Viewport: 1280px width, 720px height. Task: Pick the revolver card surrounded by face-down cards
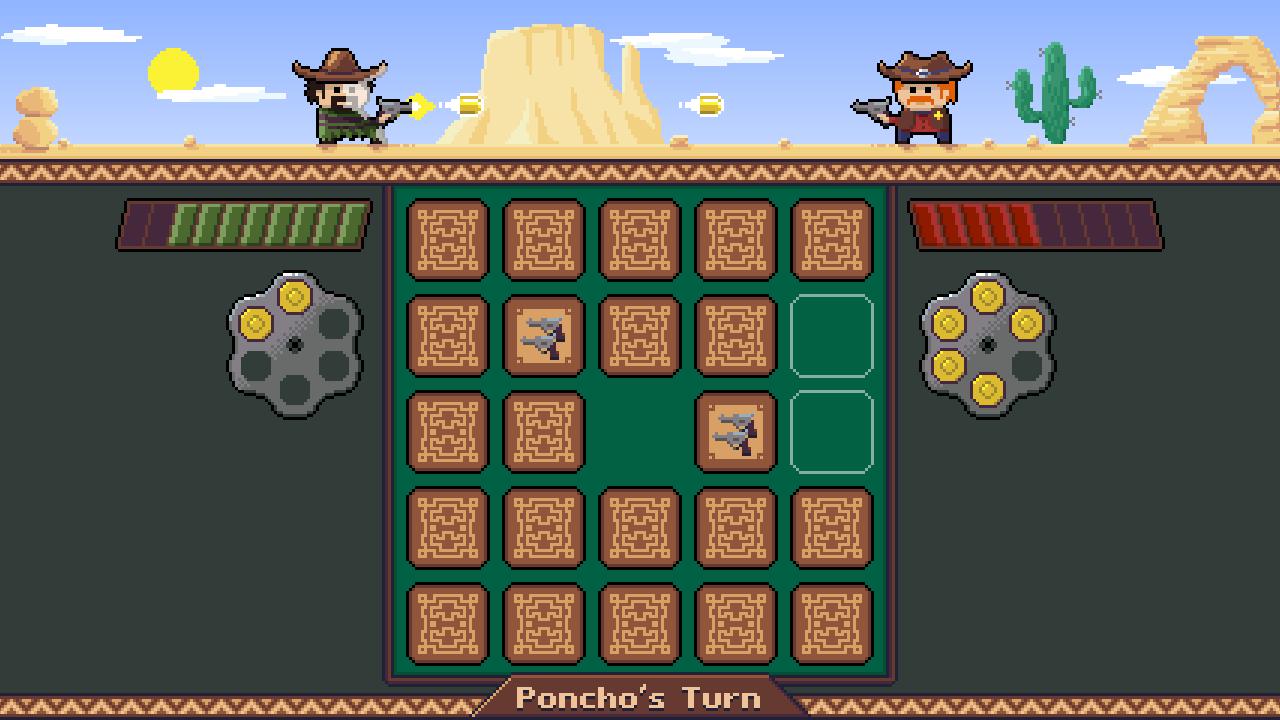pos(543,336)
